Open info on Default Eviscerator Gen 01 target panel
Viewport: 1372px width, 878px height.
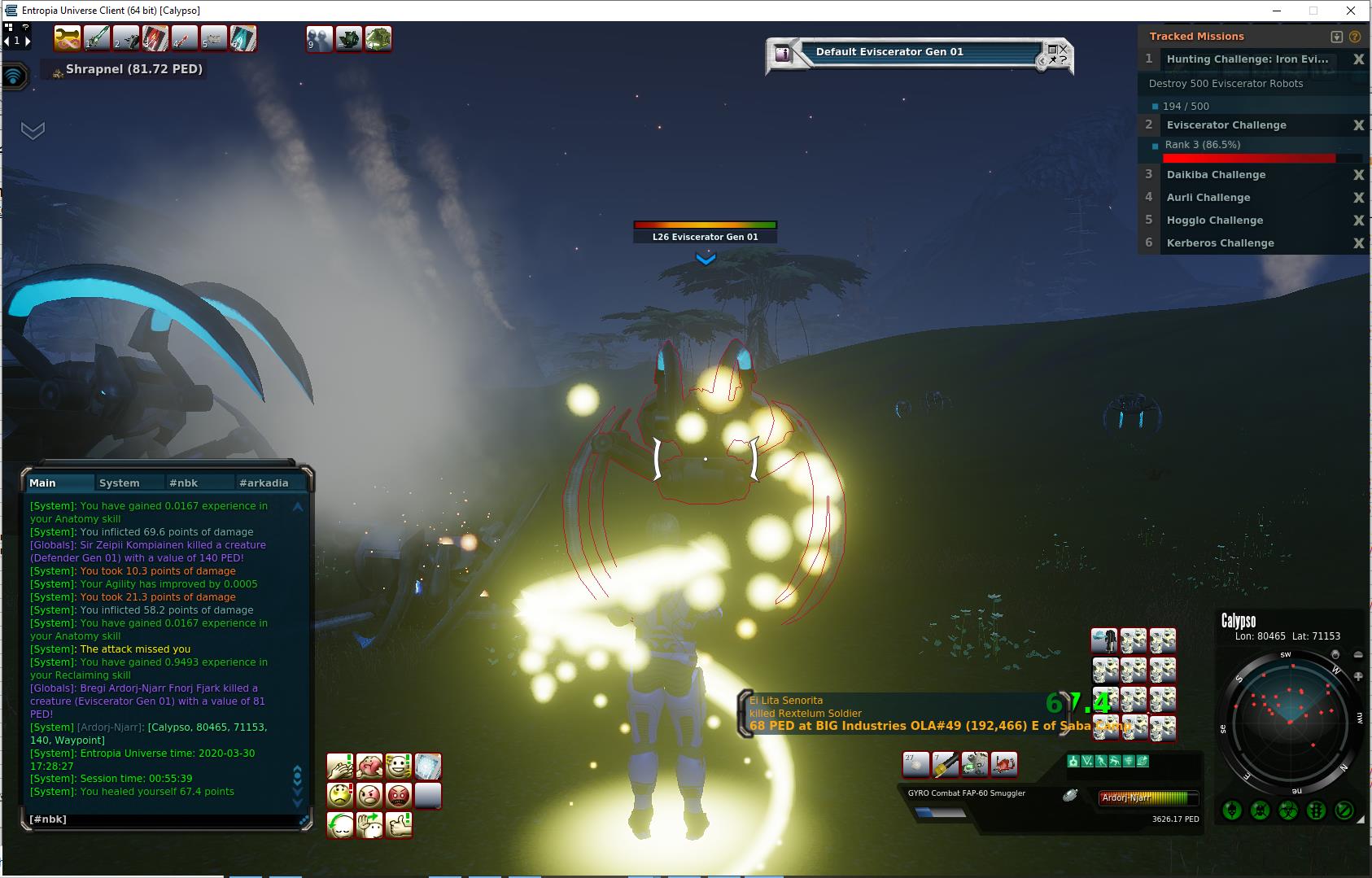pyautogui.click(x=783, y=54)
